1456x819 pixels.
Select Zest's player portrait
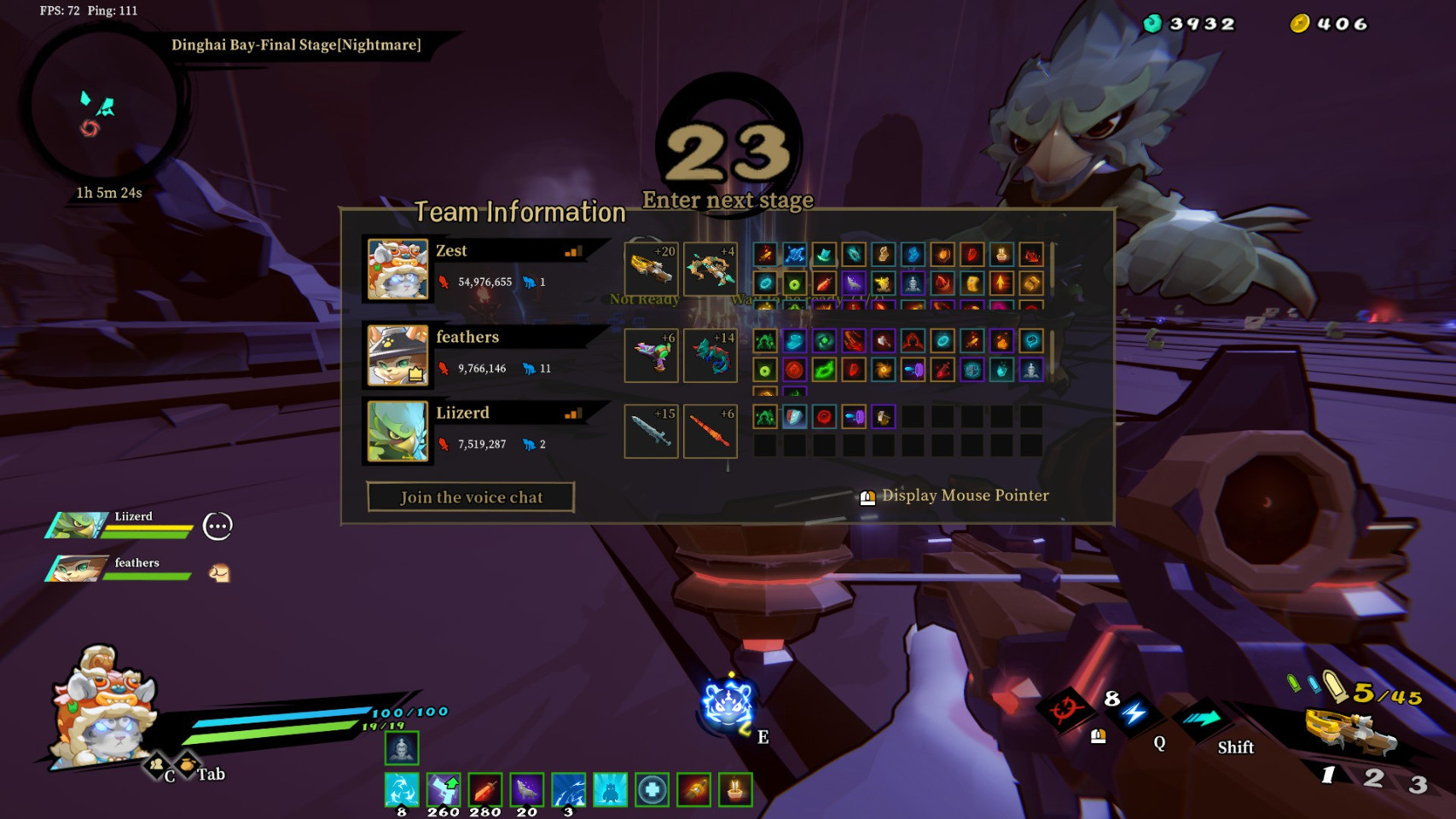[397, 270]
